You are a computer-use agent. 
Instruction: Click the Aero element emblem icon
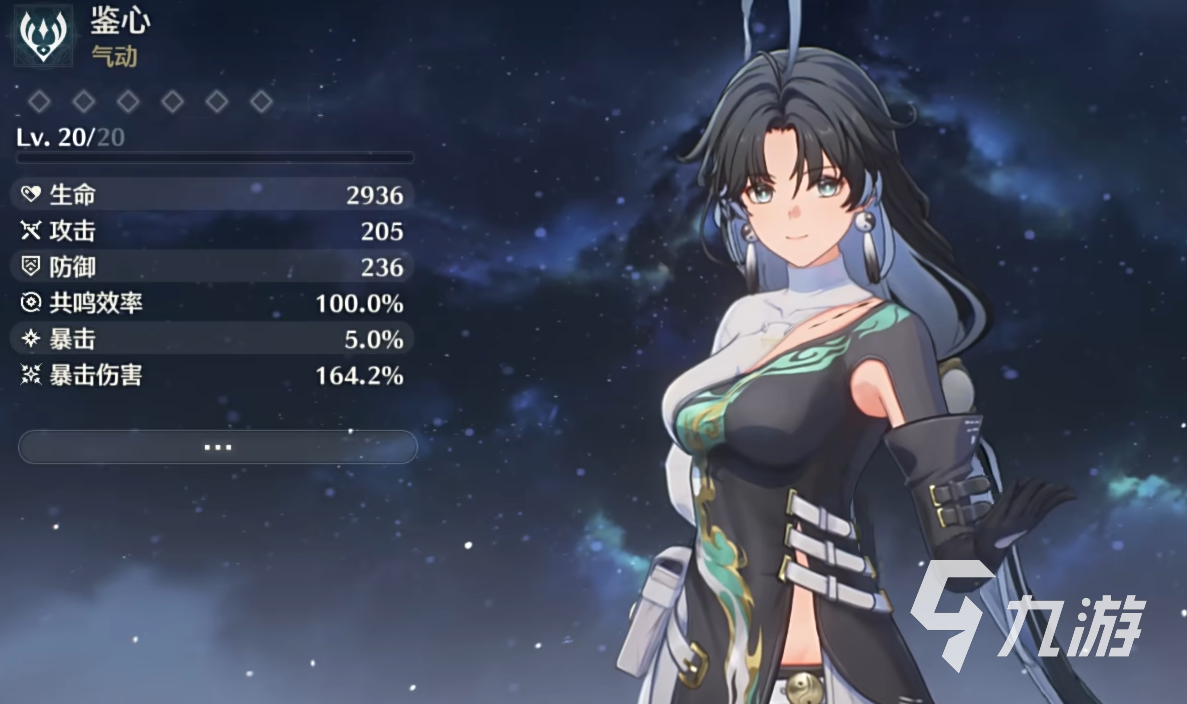[x=43, y=35]
